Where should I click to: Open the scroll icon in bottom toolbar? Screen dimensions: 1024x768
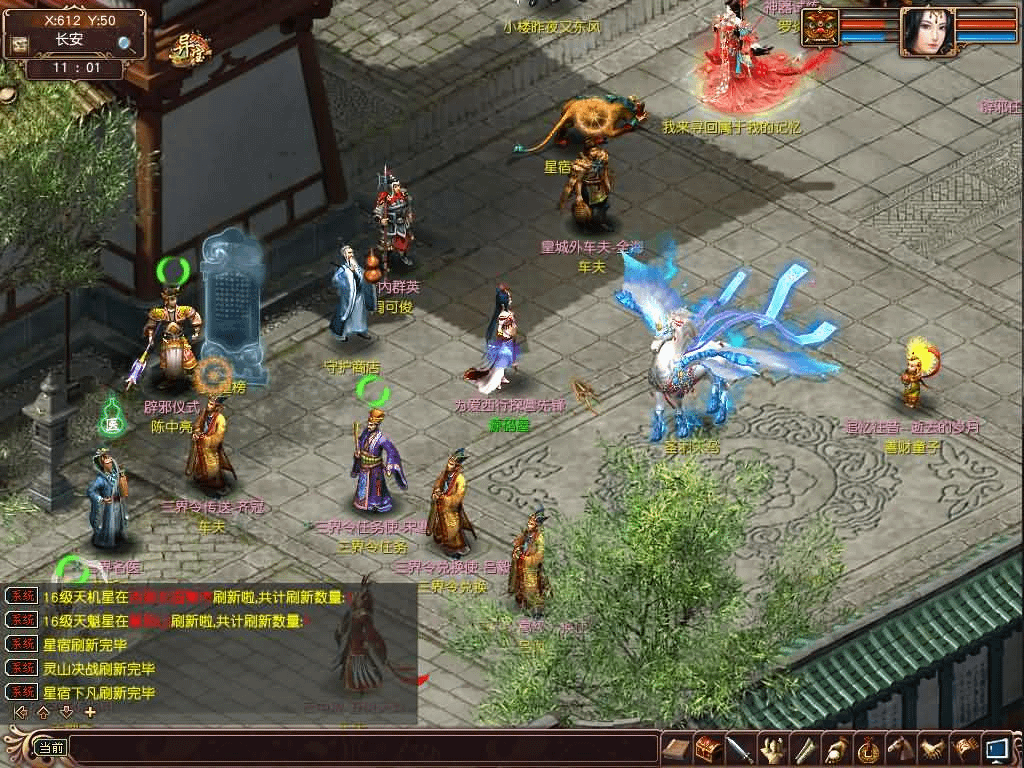[x=677, y=748]
